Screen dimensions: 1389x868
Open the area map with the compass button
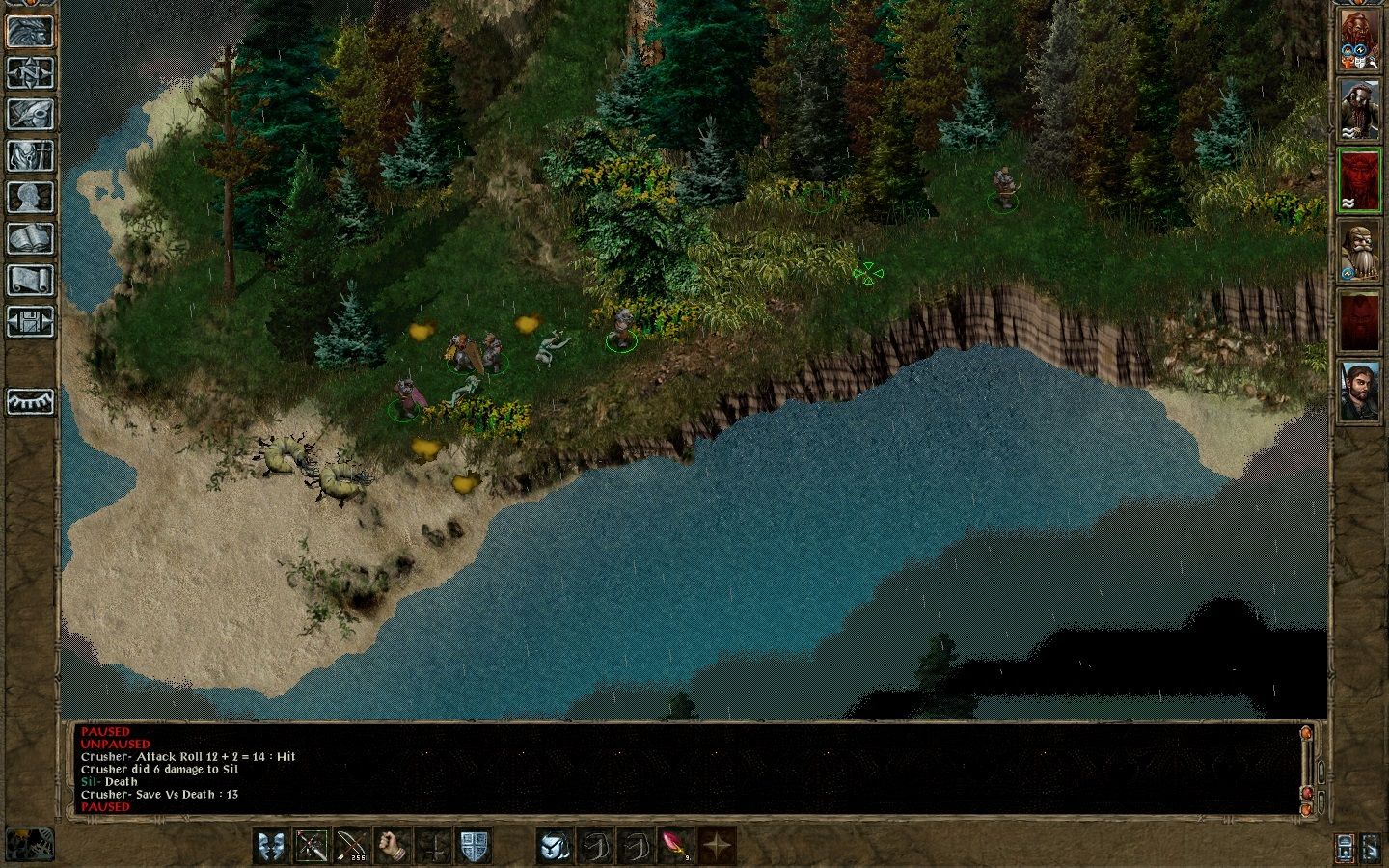point(30,72)
